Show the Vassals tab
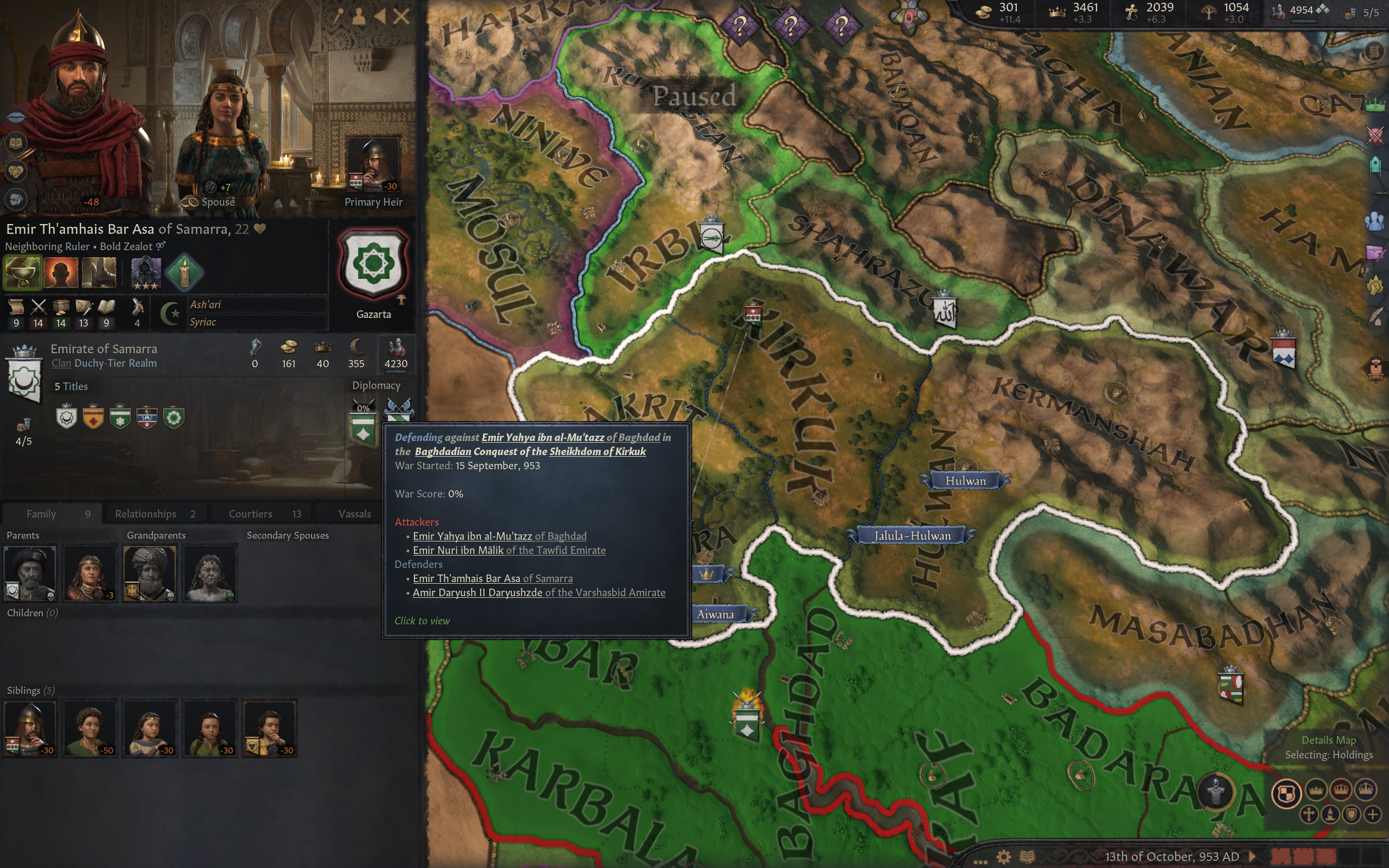The width and height of the screenshot is (1389, 868). [354, 514]
